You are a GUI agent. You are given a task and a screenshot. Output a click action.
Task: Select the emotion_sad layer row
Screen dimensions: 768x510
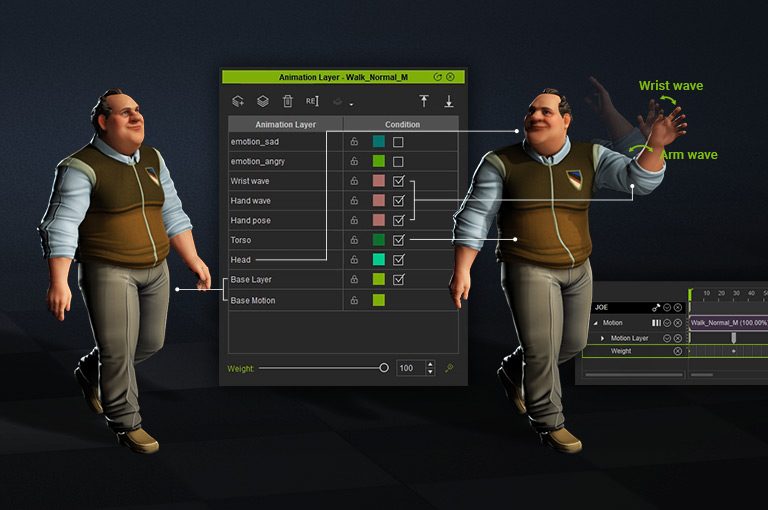pos(285,142)
